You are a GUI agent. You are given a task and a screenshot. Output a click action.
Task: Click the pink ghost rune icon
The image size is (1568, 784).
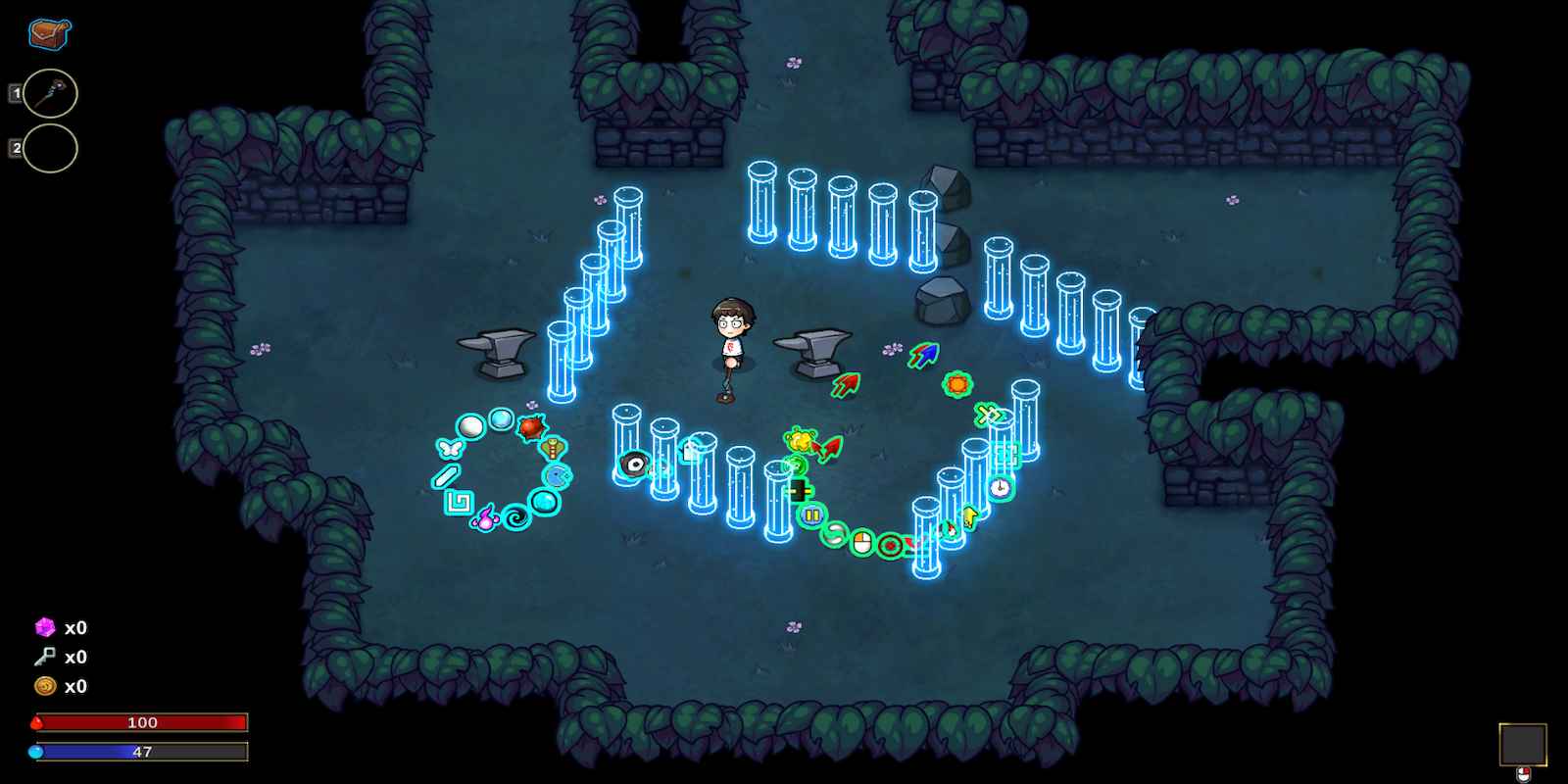pyautogui.click(x=486, y=517)
